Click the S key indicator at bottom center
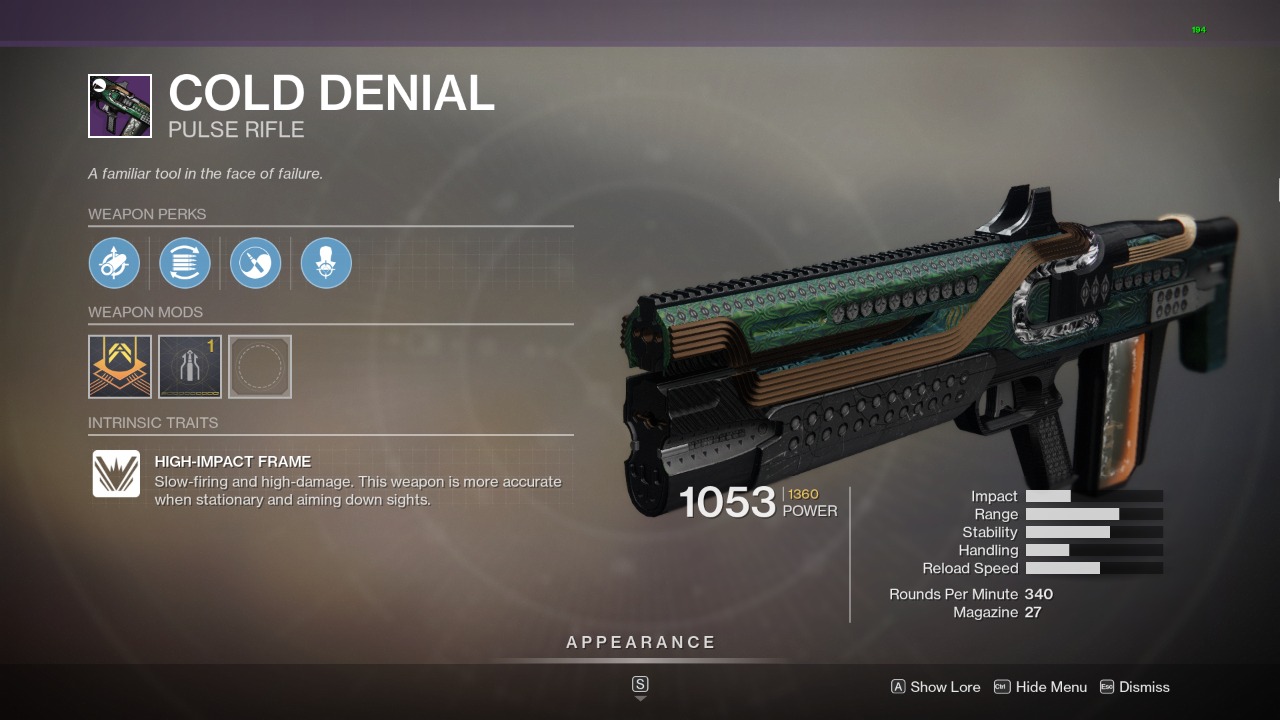The width and height of the screenshot is (1280, 720). 639,686
